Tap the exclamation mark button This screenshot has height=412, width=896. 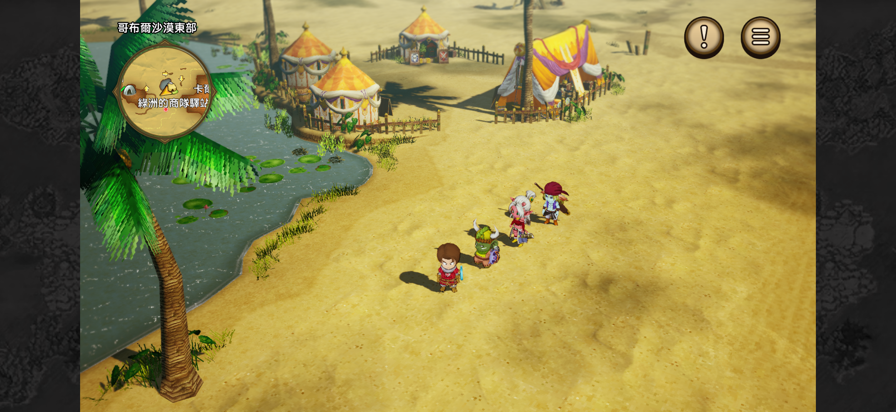pyautogui.click(x=704, y=38)
